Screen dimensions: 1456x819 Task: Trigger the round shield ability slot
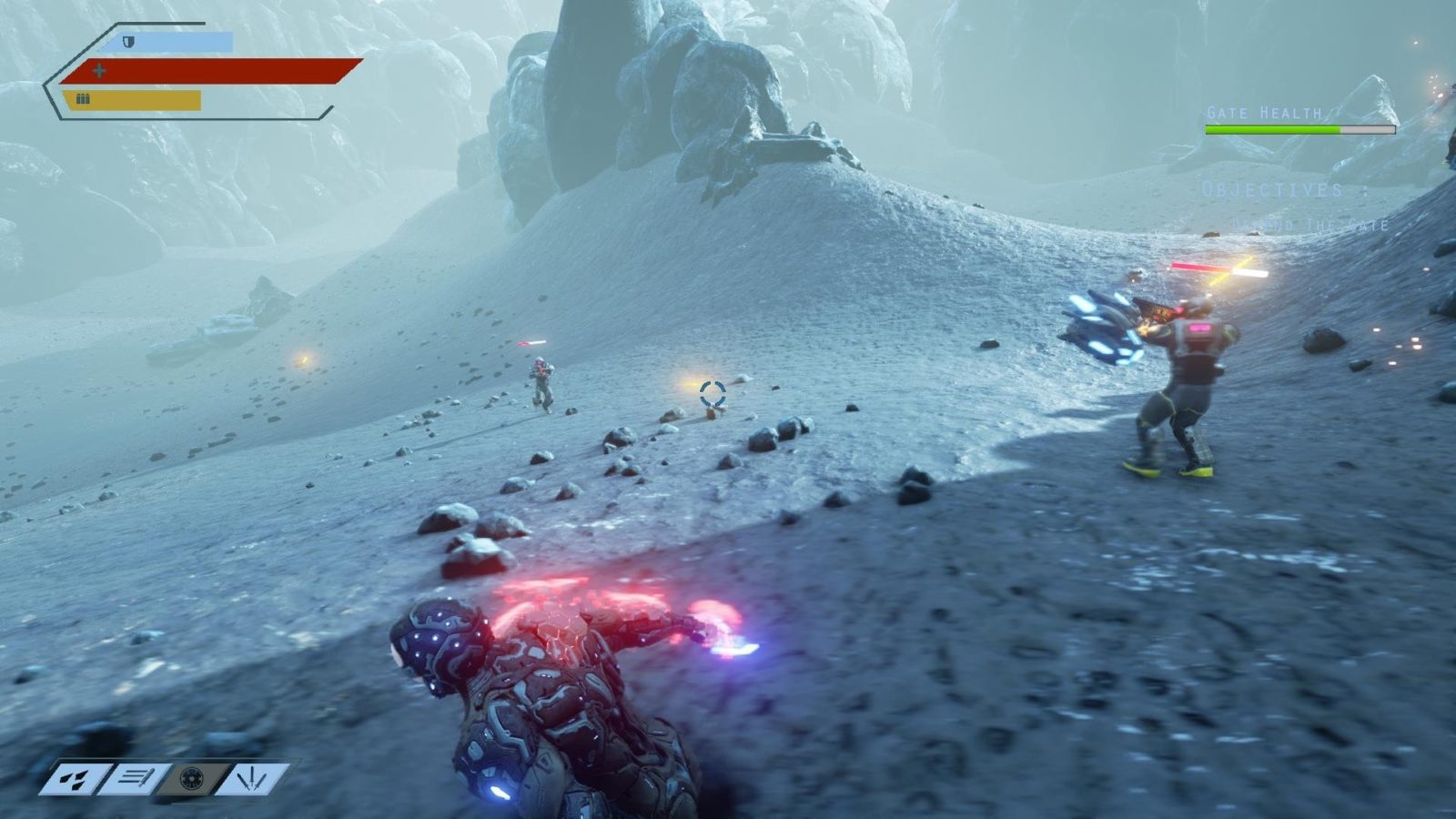191,780
